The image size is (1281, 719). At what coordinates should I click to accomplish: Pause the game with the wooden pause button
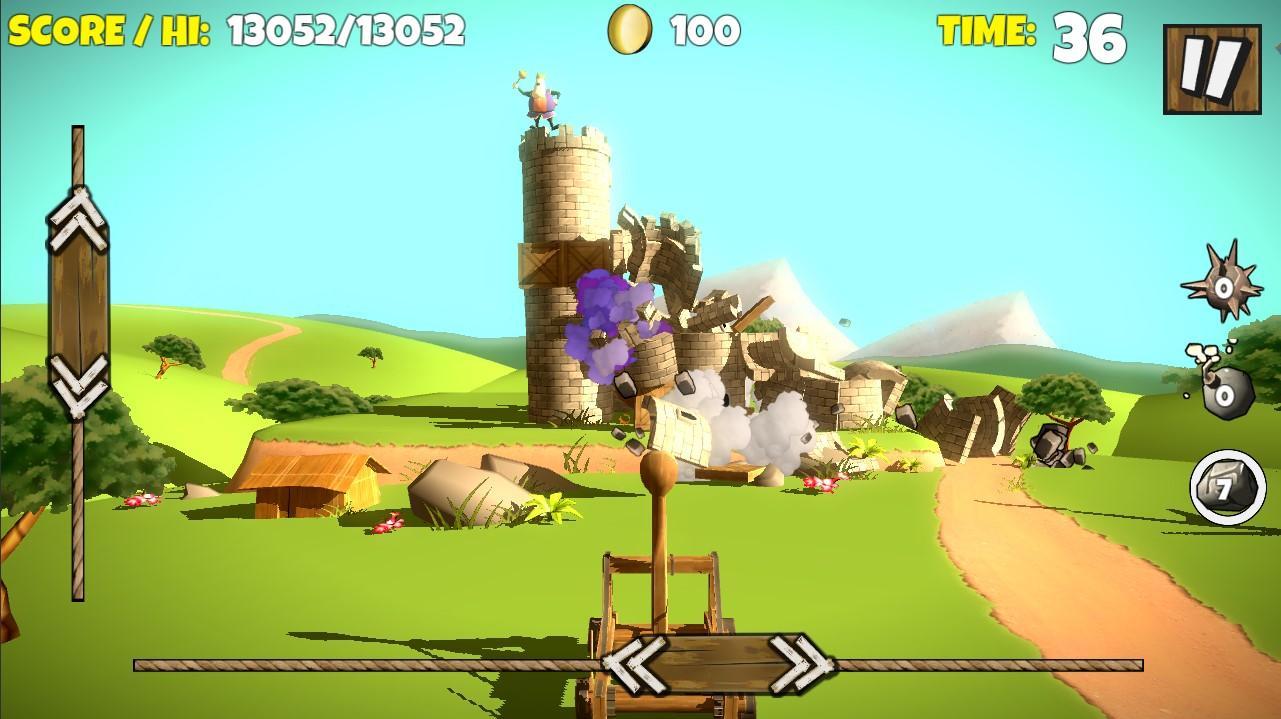[x=1212, y=68]
